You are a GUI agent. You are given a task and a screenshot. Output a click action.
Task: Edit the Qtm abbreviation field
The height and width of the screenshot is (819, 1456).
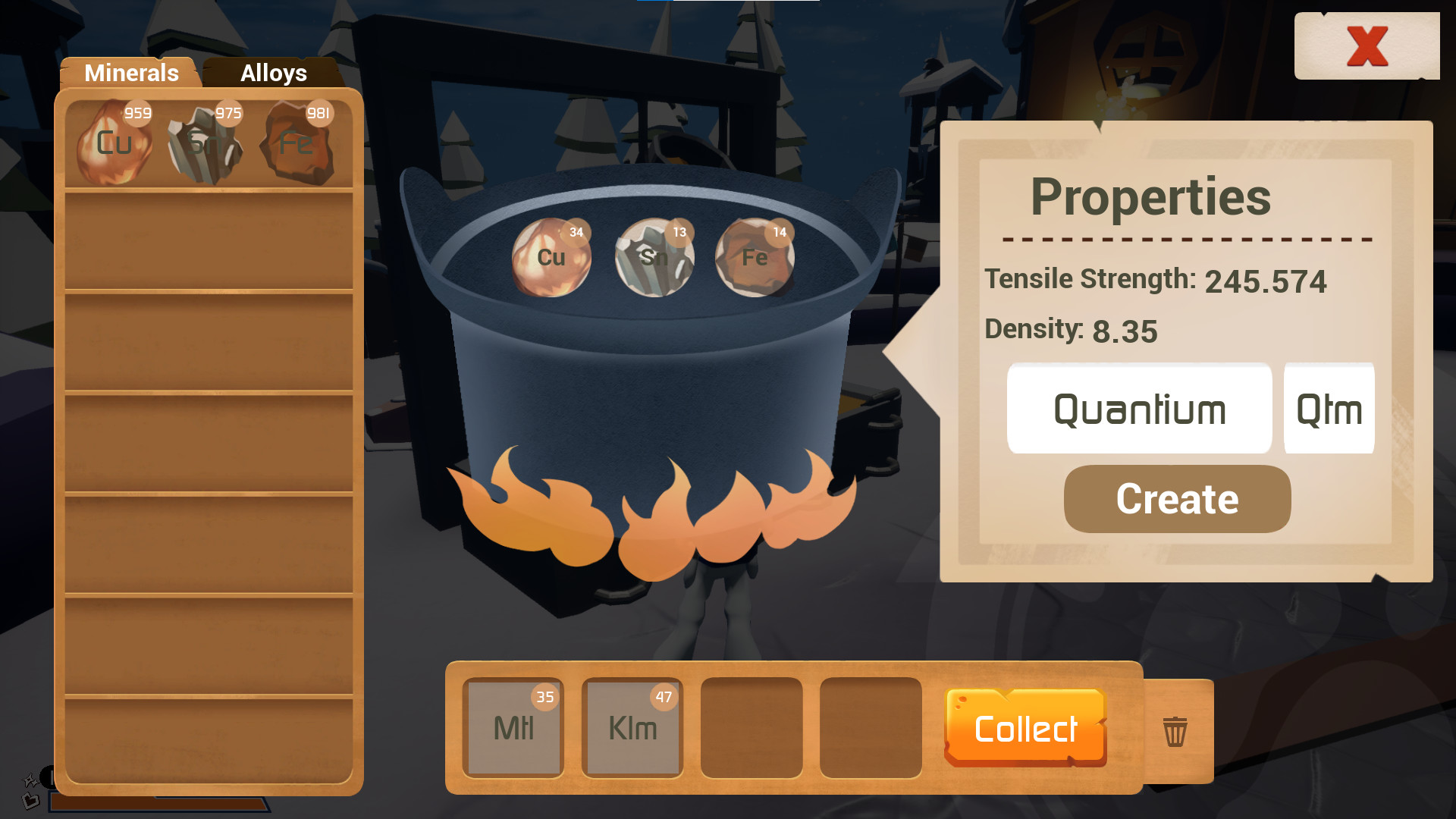tap(1329, 409)
